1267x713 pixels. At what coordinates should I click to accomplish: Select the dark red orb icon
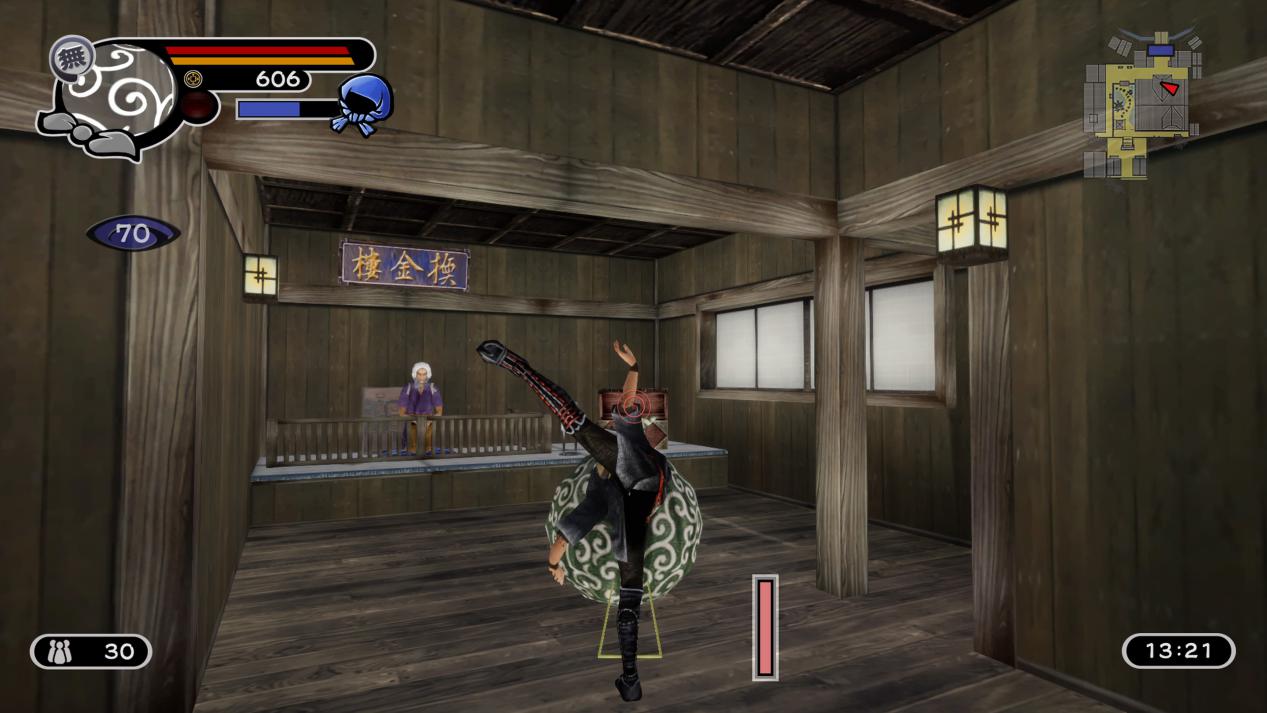coord(199,107)
